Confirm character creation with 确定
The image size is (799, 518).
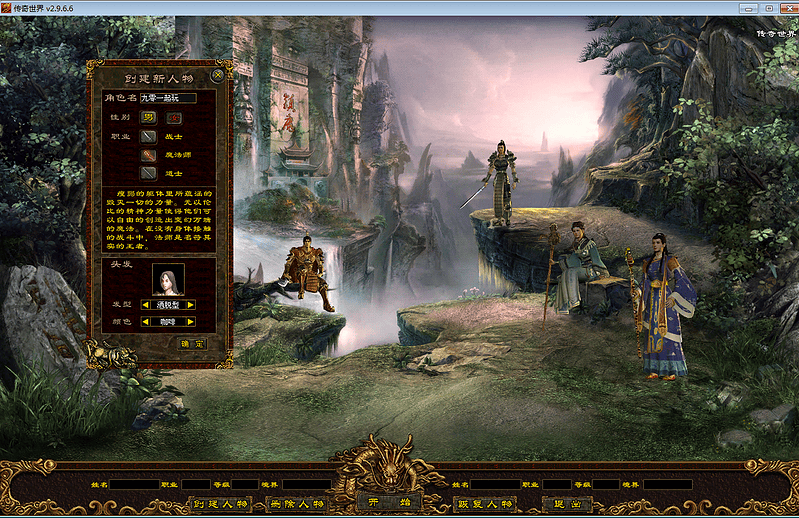[192, 343]
